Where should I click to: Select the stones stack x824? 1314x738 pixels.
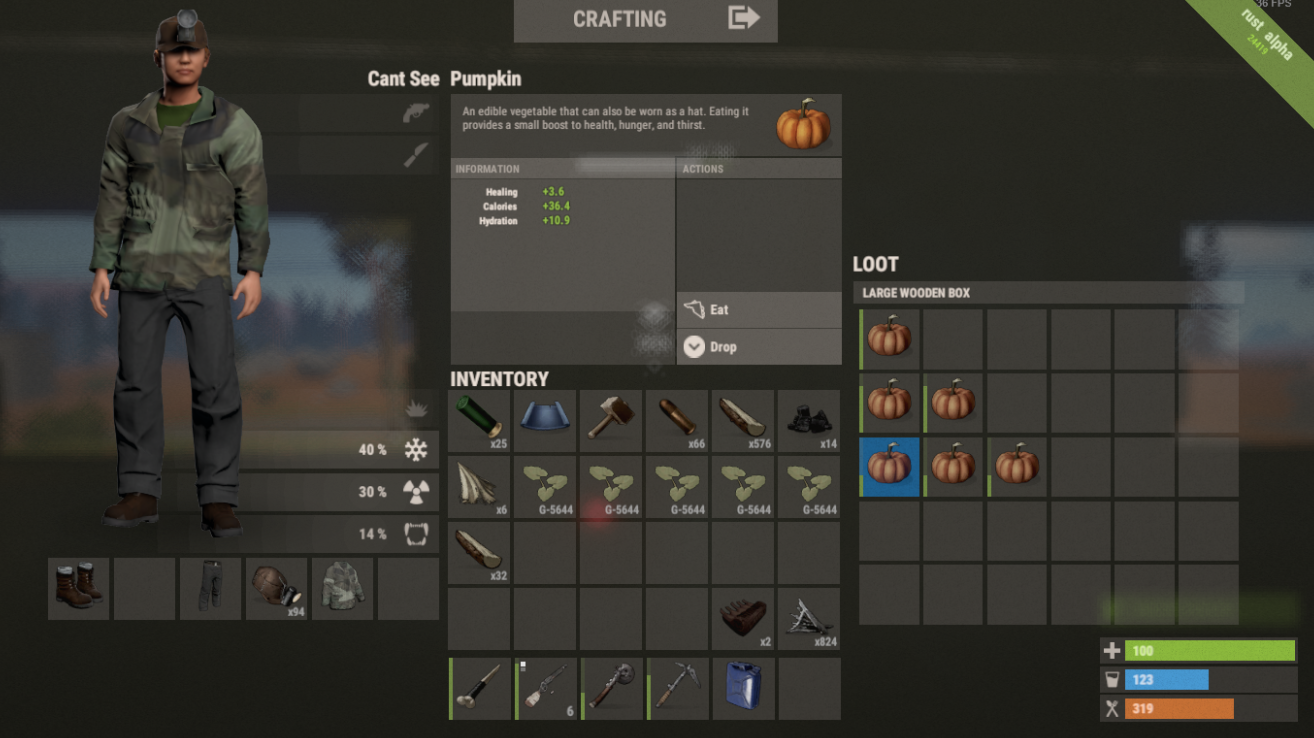(809, 618)
